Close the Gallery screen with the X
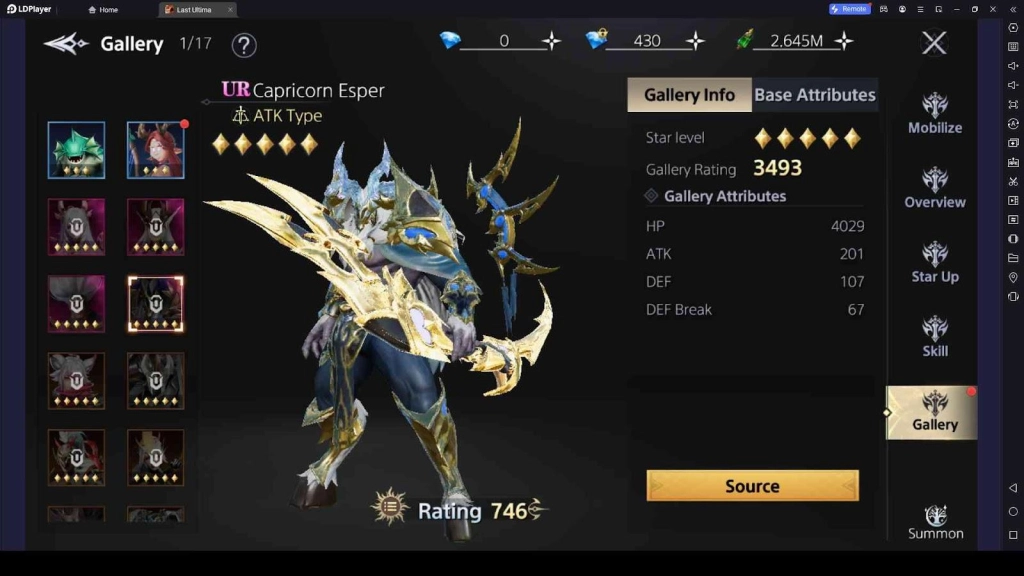 point(934,42)
